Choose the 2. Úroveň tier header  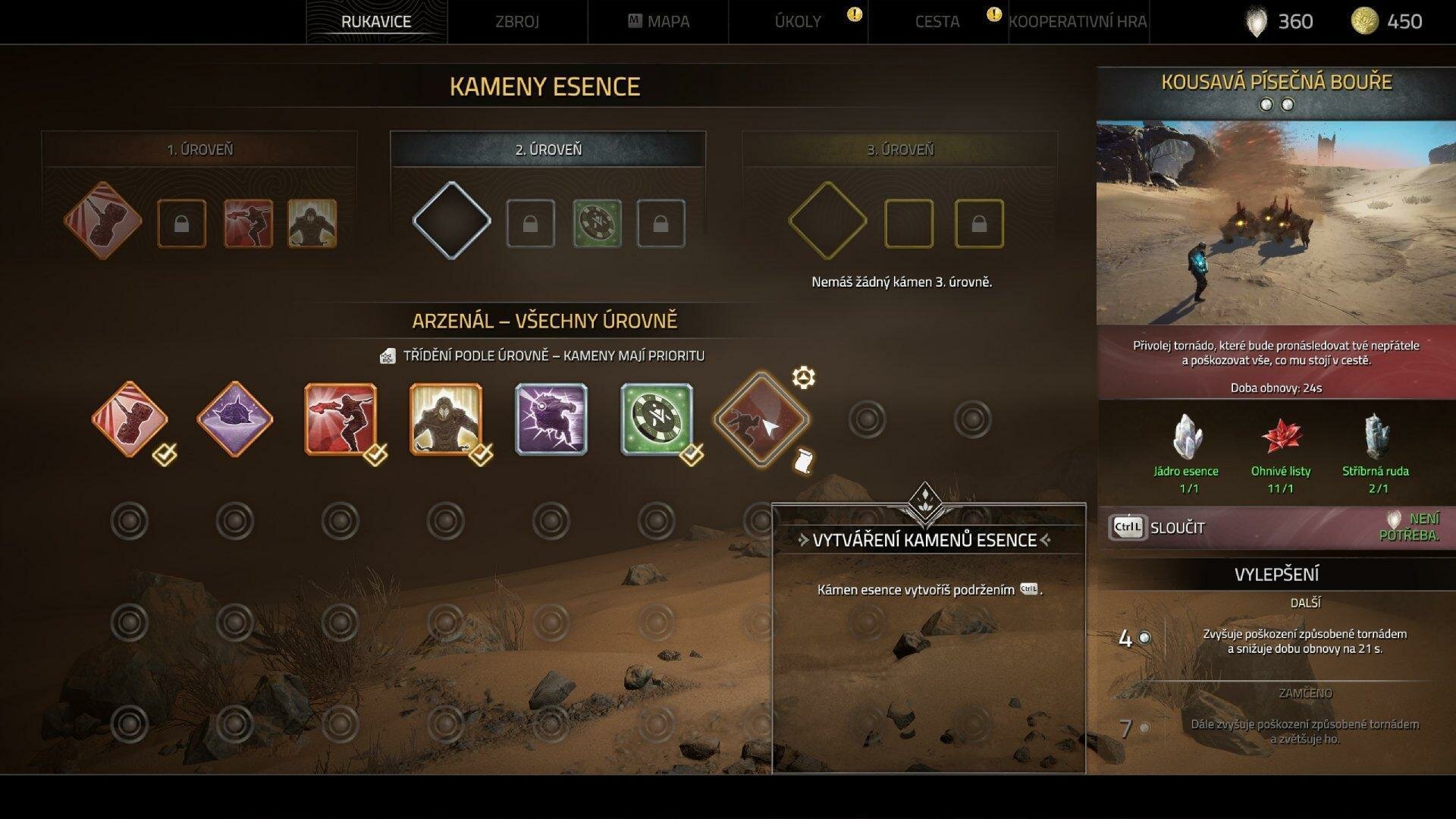pyautogui.click(x=548, y=149)
